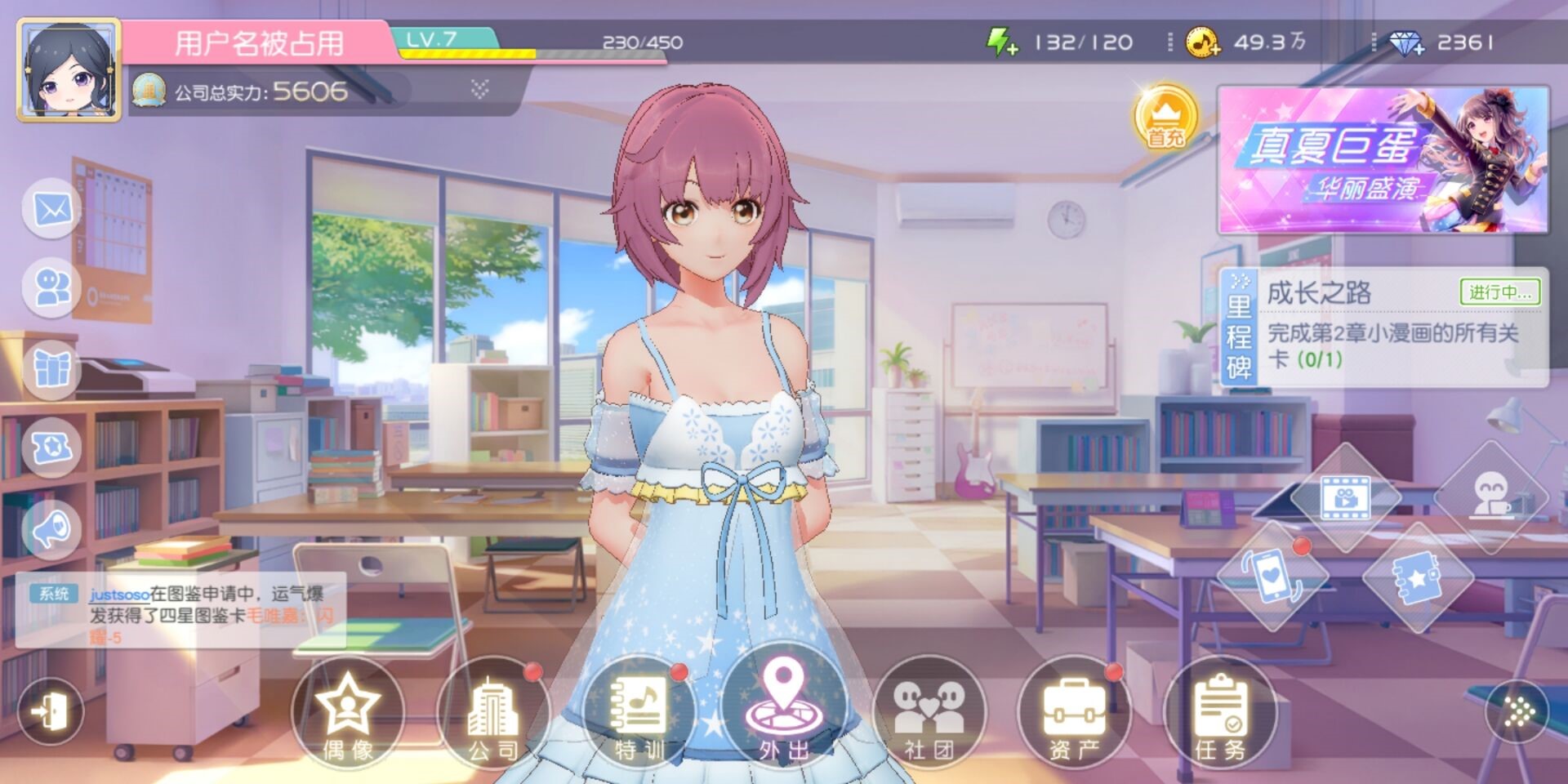
Task: Buy diamonds via the diamond plus icon
Action: click(1406, 42)
